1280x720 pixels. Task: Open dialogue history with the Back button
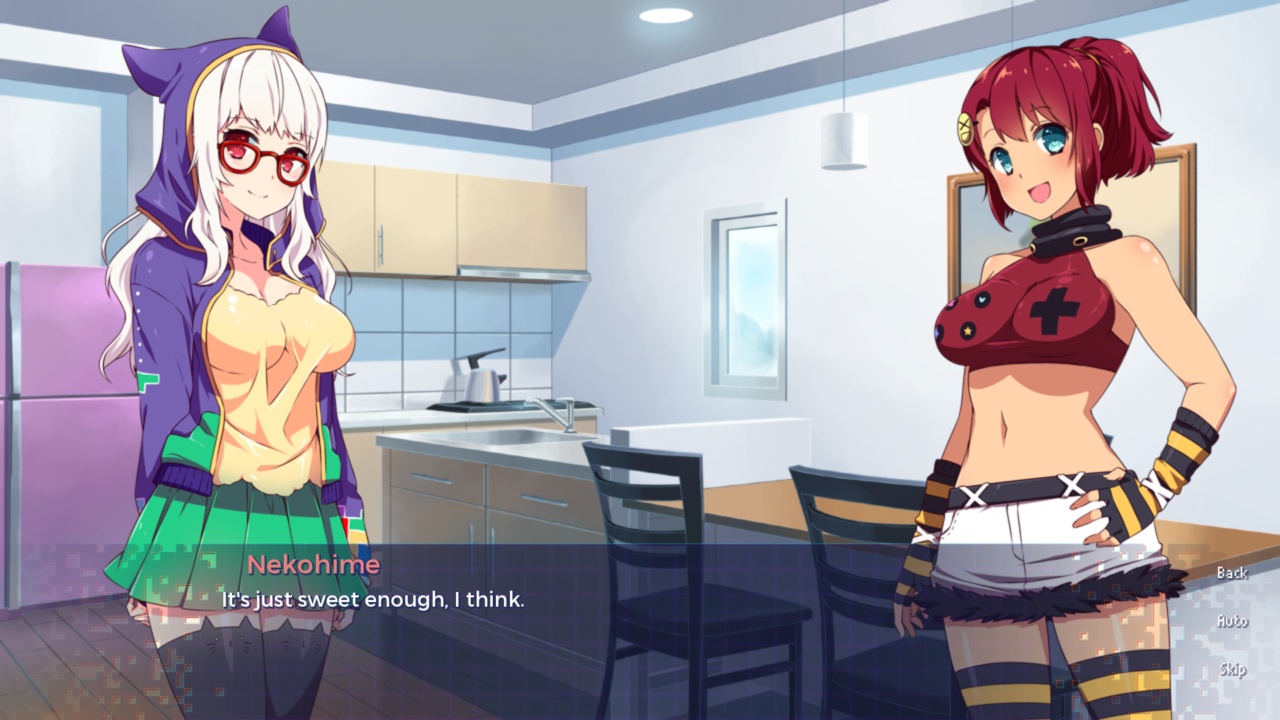click(x=1232, y=573)
